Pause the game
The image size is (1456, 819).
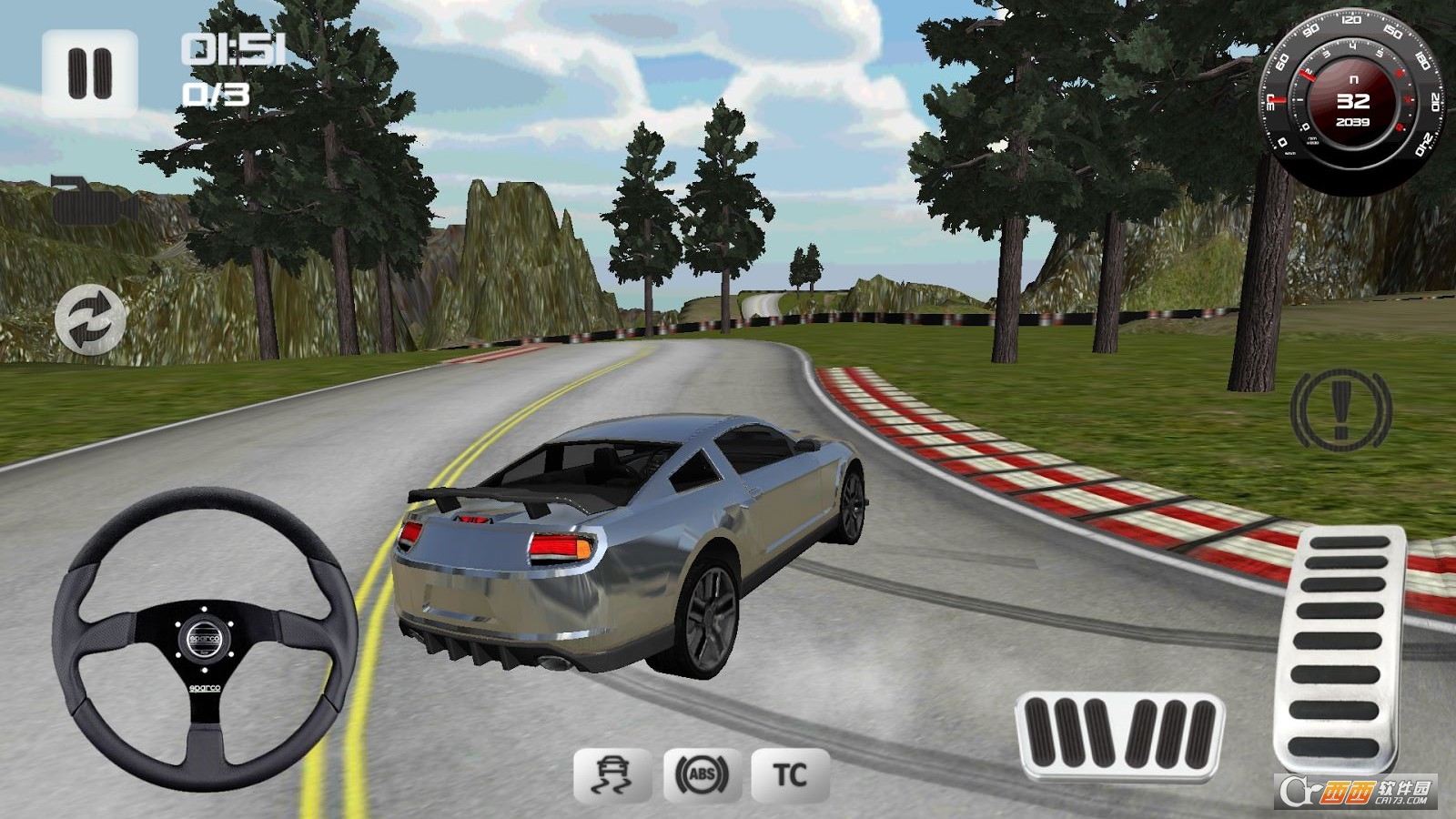coord(89,73)
